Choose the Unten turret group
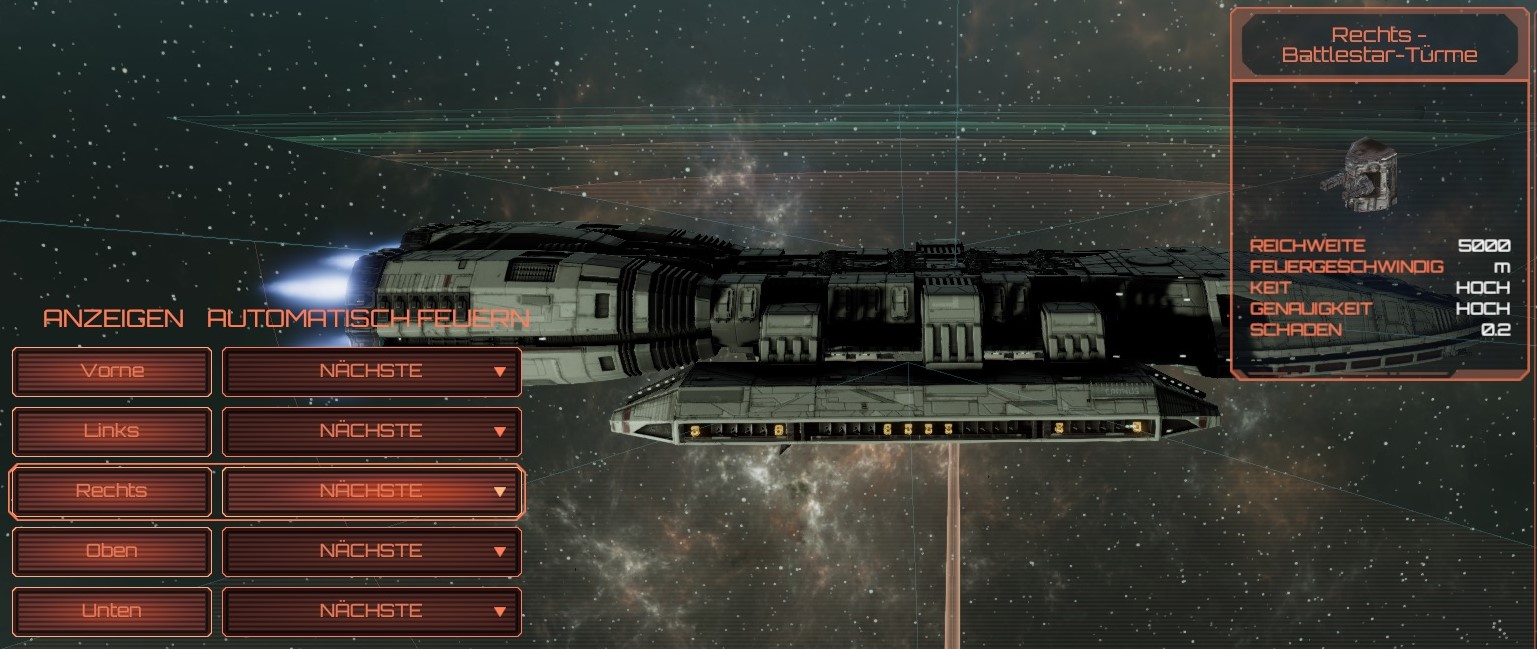The height and width of the screenshot is (649, 1537). (112, 611)
